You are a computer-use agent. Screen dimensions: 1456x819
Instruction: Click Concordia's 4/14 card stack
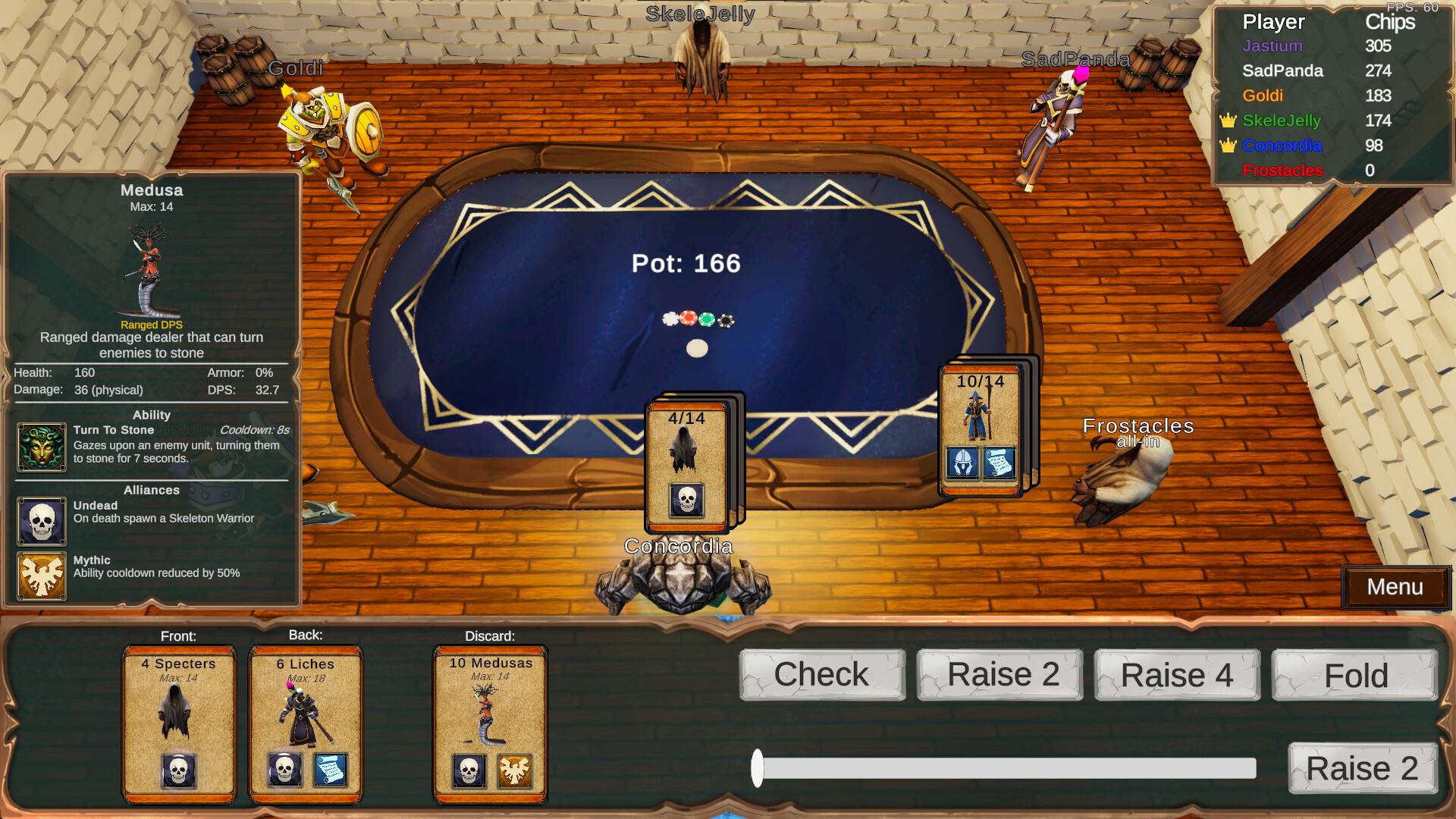tap(686, 463)
